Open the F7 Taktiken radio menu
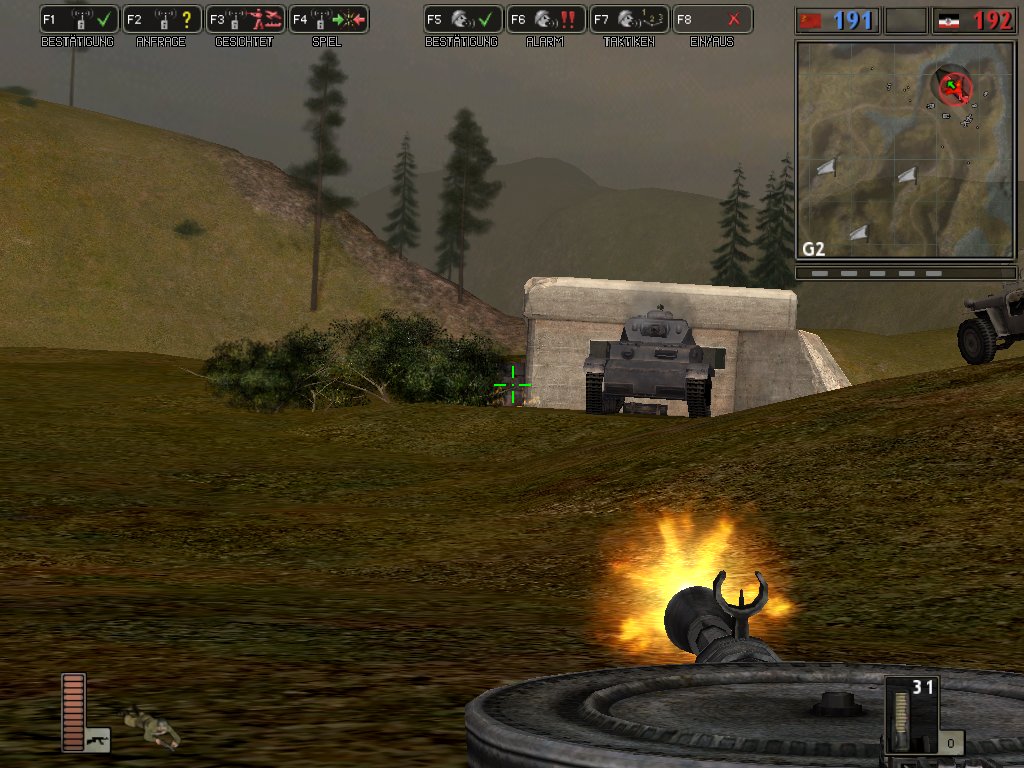This screenshot has height=768, width=1024. point(629,19)
